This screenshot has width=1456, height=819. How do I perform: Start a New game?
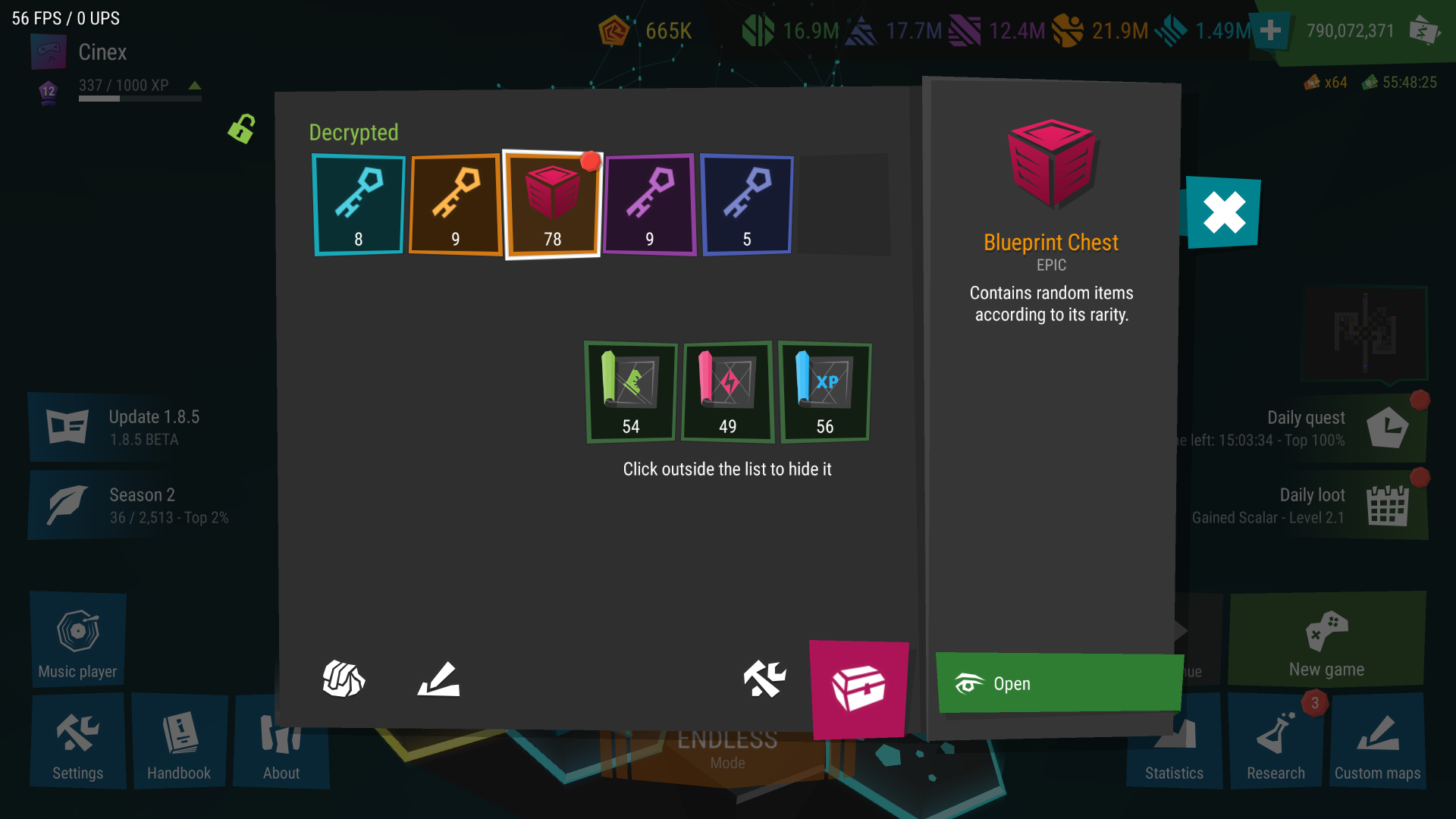coord(1326,641)
